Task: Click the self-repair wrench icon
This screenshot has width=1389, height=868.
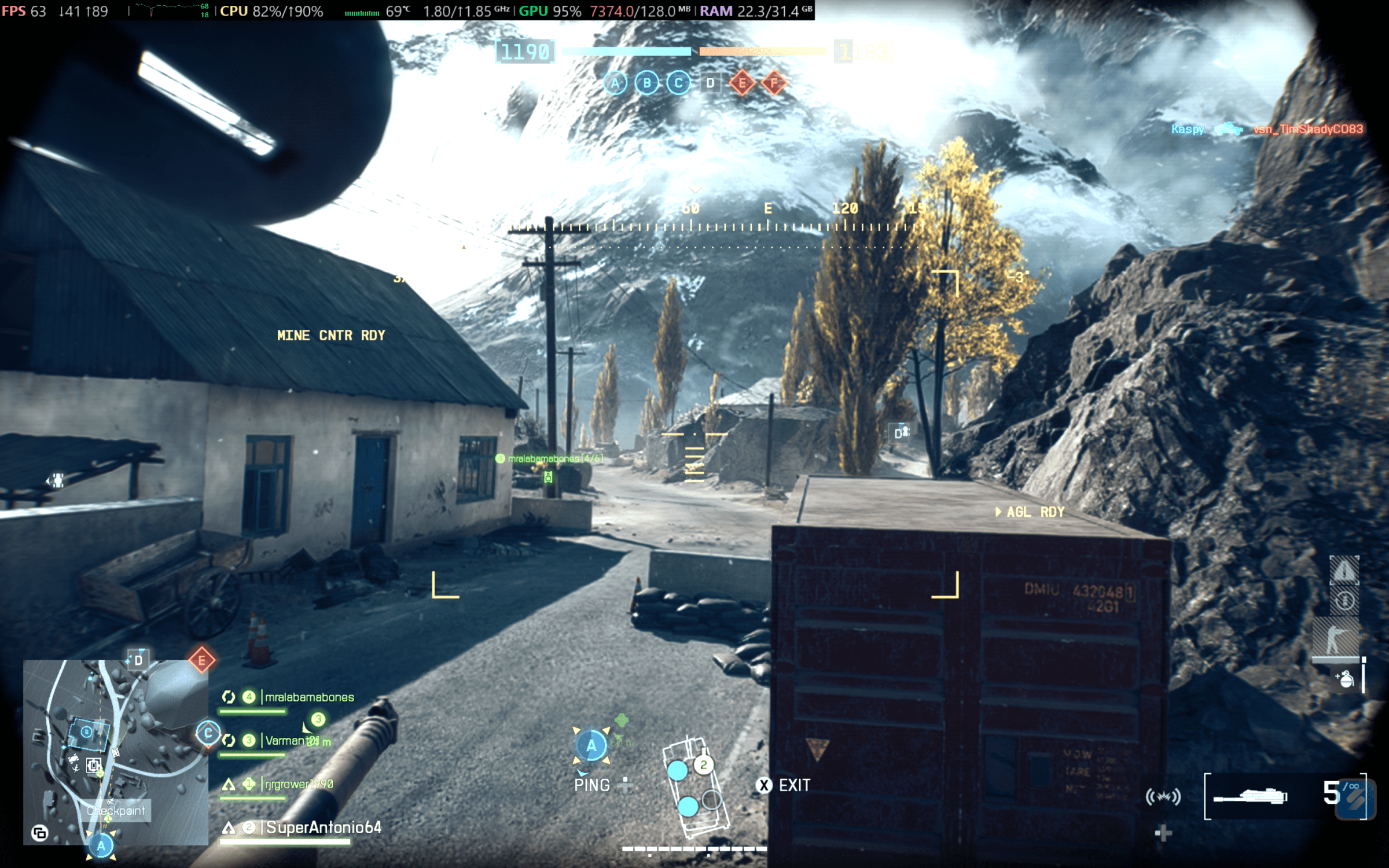Action: point(1345,601)
